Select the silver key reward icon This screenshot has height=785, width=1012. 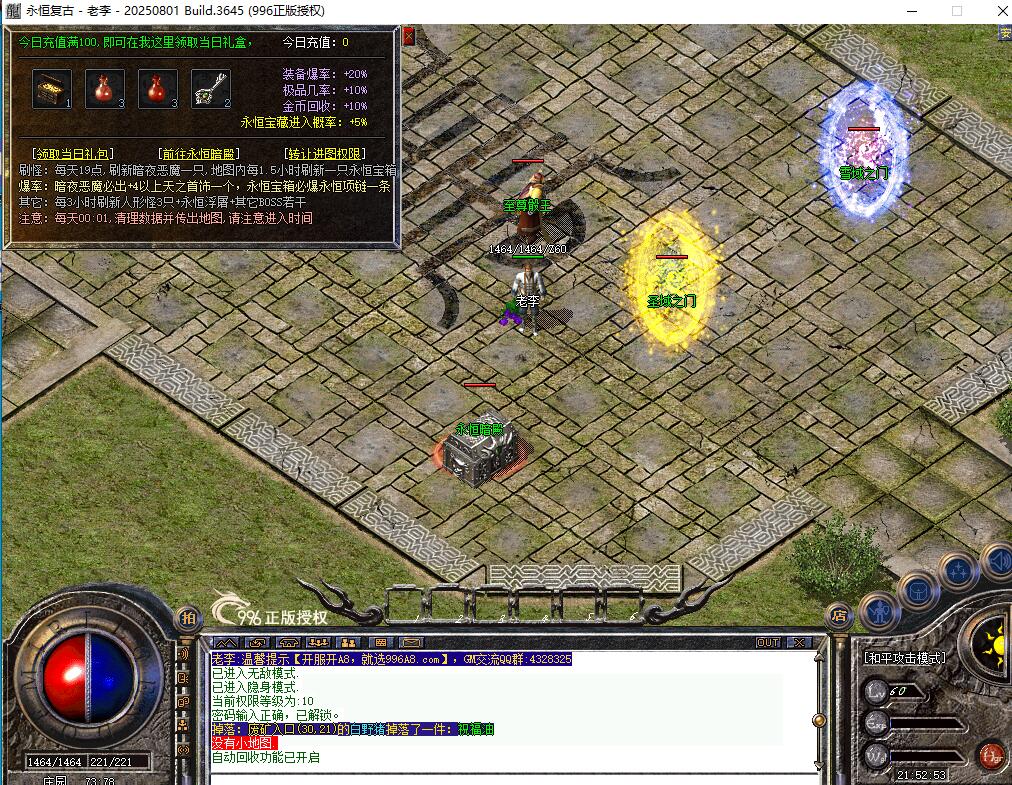coord(210,88)
